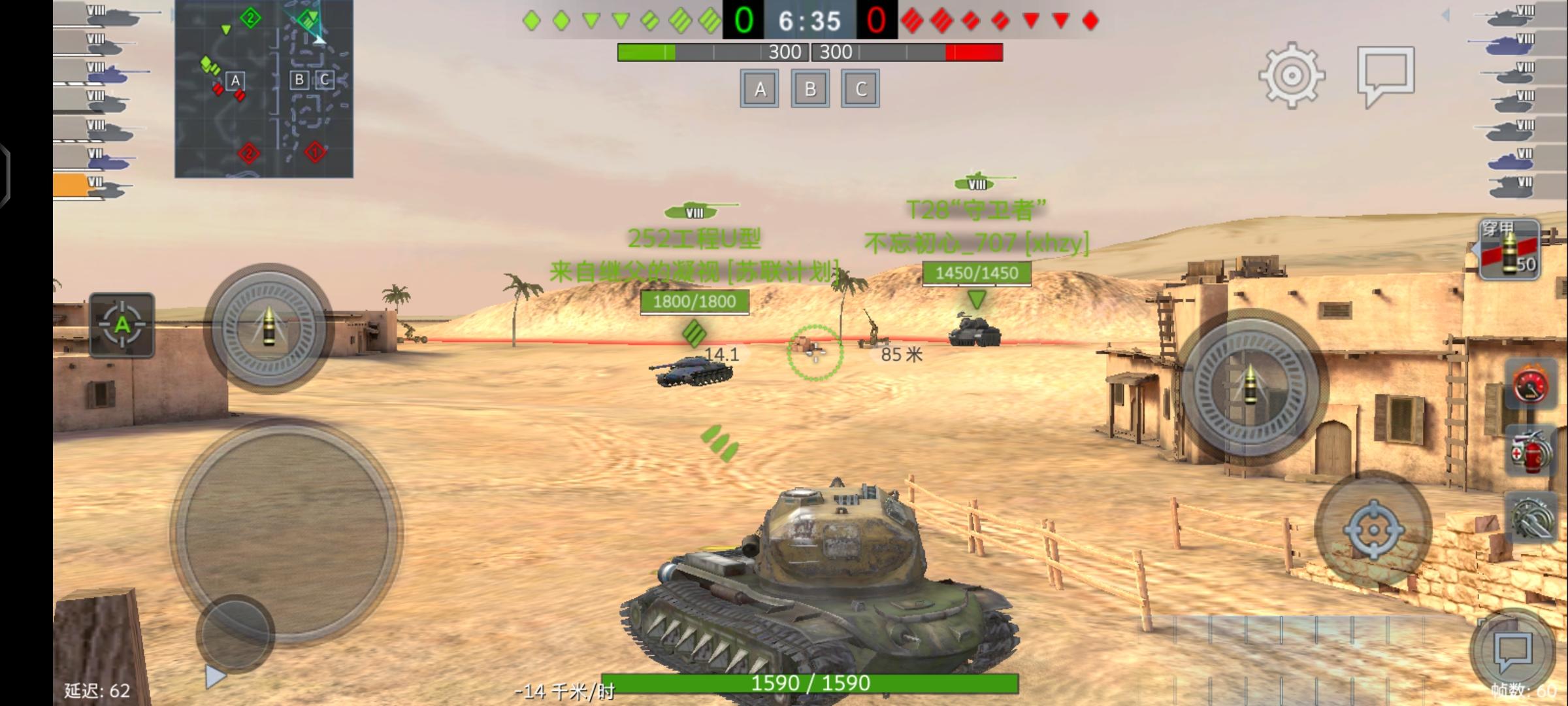Select capture base C button
The width and height of the screenshot is (1568, 706).
tap(860, 89)
